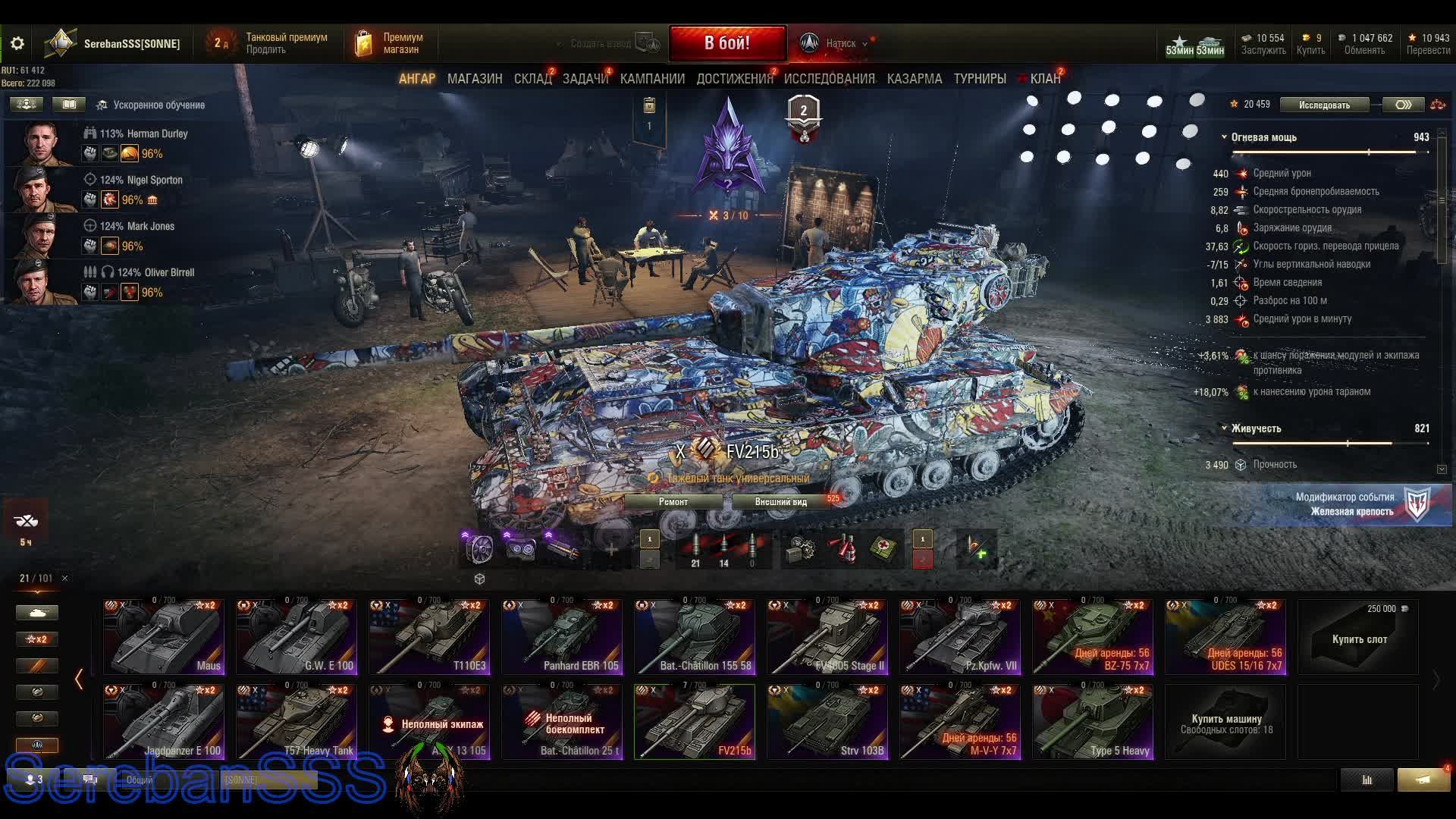Show the КАЗАРМА tab
The width and height of the screenshot is (1456, 819).
tap(914, 79)
